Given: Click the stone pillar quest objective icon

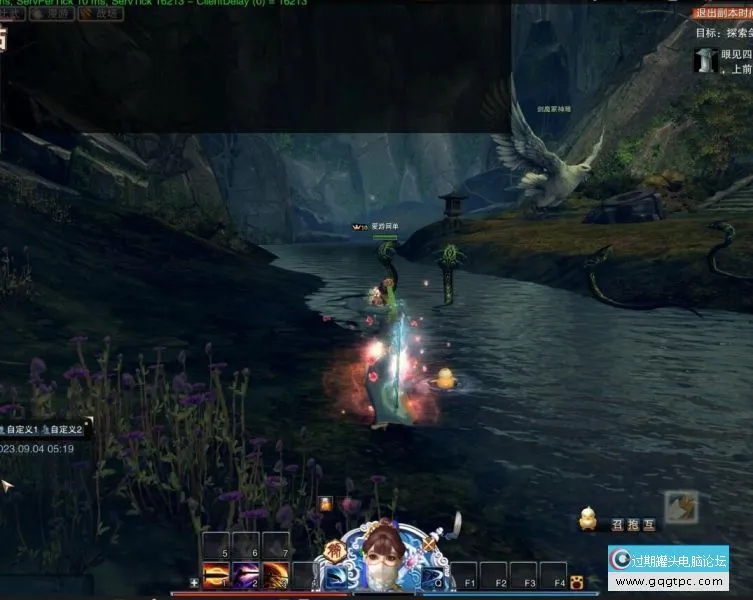Looking at the screenshot, I should point(708,60).
